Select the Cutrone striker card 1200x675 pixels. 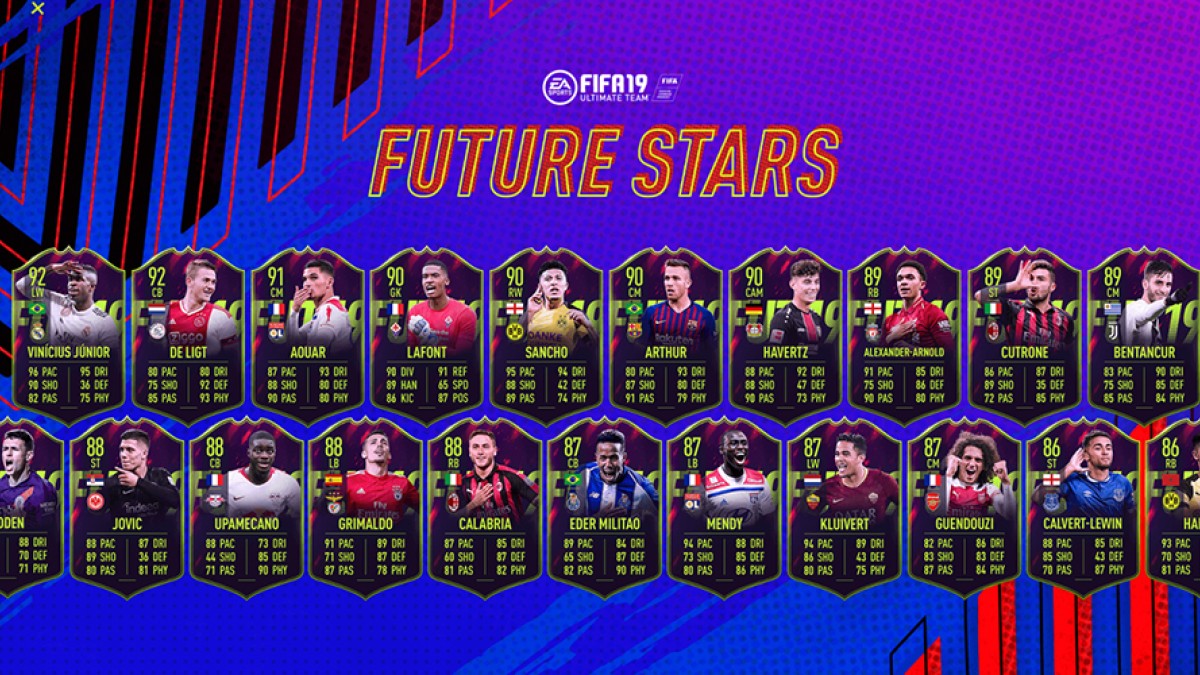tap(1024, 335)
